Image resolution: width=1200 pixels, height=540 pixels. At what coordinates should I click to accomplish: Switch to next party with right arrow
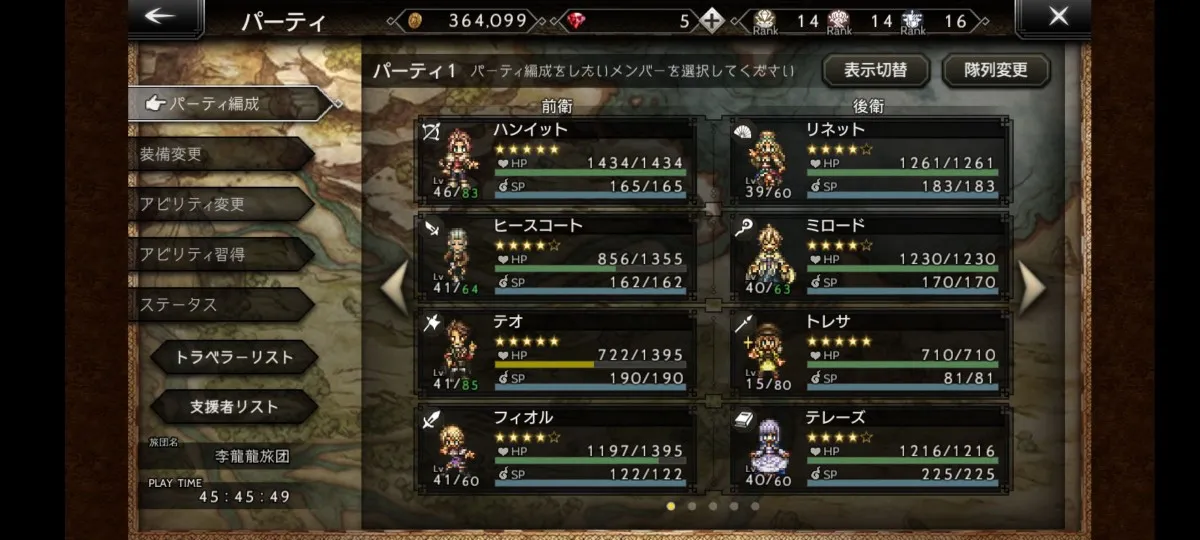tap(1031, 289)
